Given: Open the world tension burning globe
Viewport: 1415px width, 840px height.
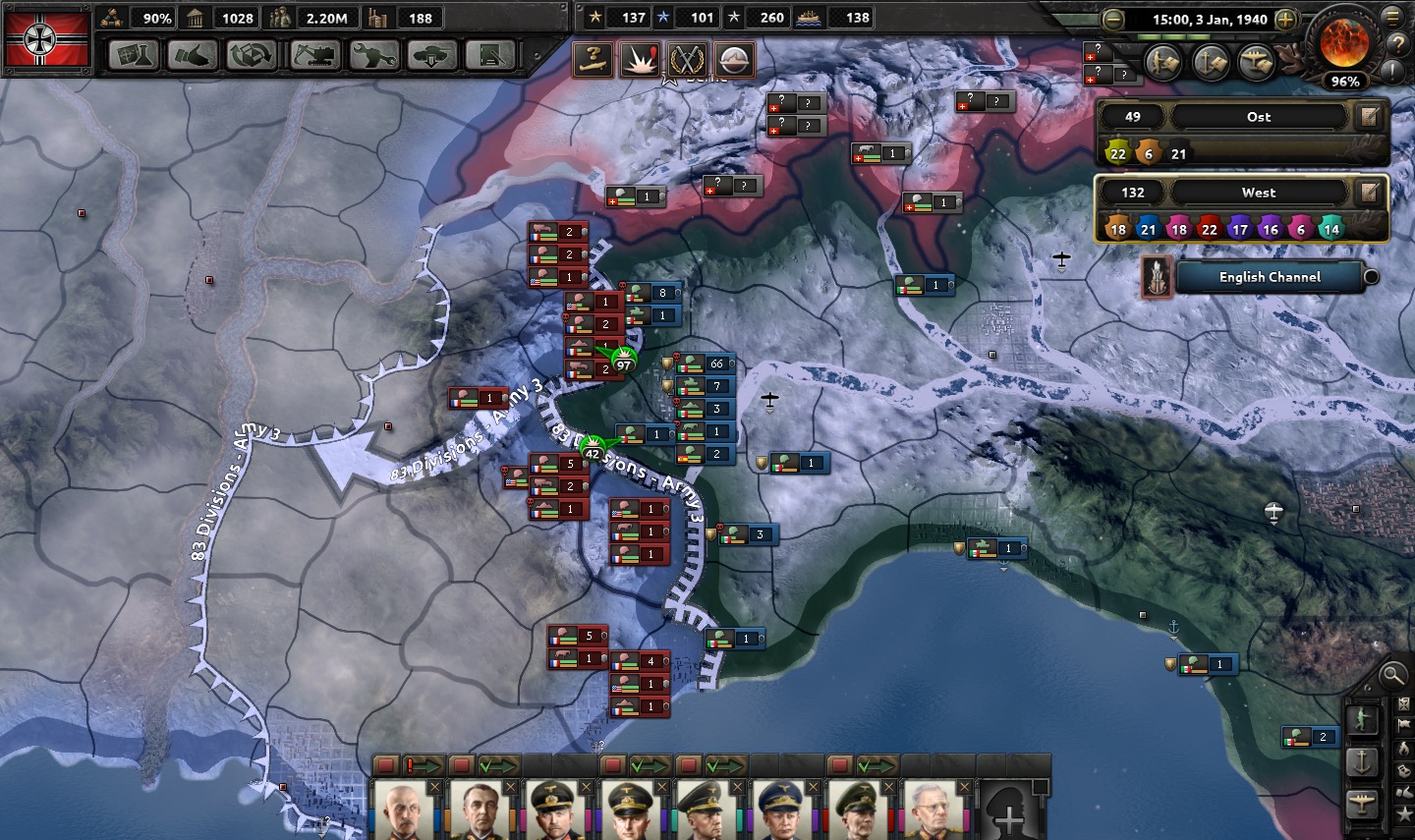Looking at the screenshot, I should click(x=1344, y=42).
